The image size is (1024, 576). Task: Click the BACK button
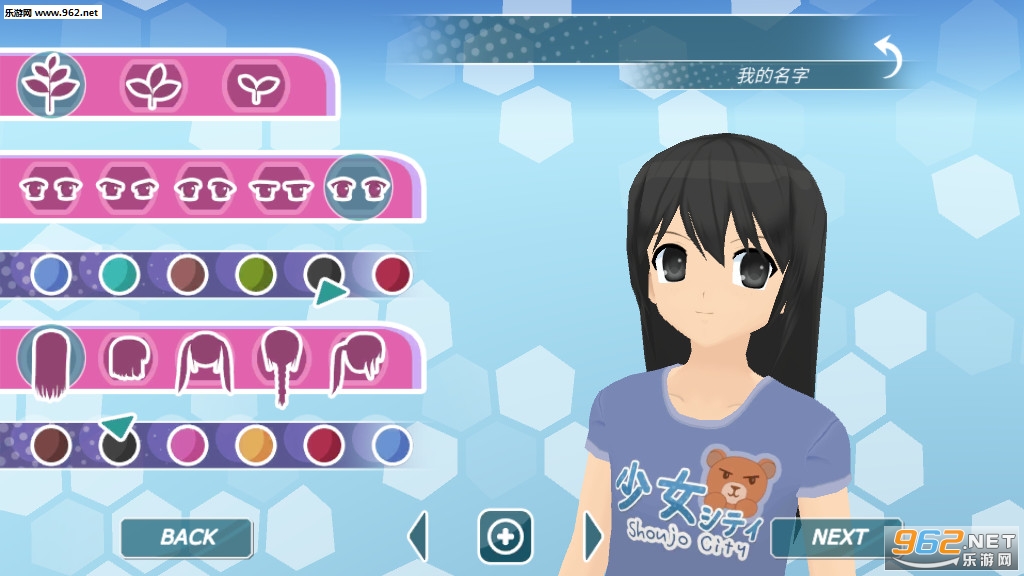pos(187,537)
